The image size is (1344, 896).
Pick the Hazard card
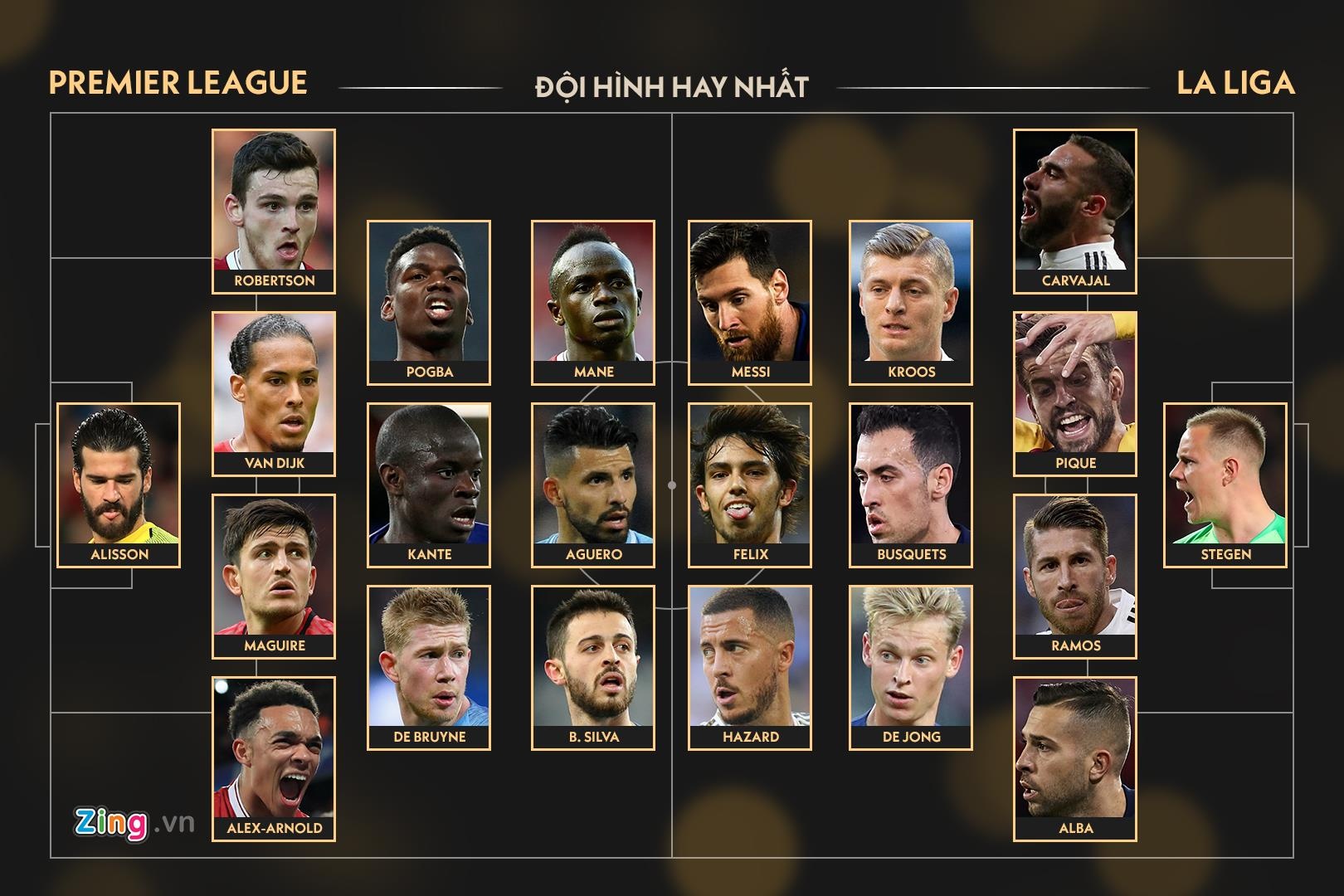[750, 667]
